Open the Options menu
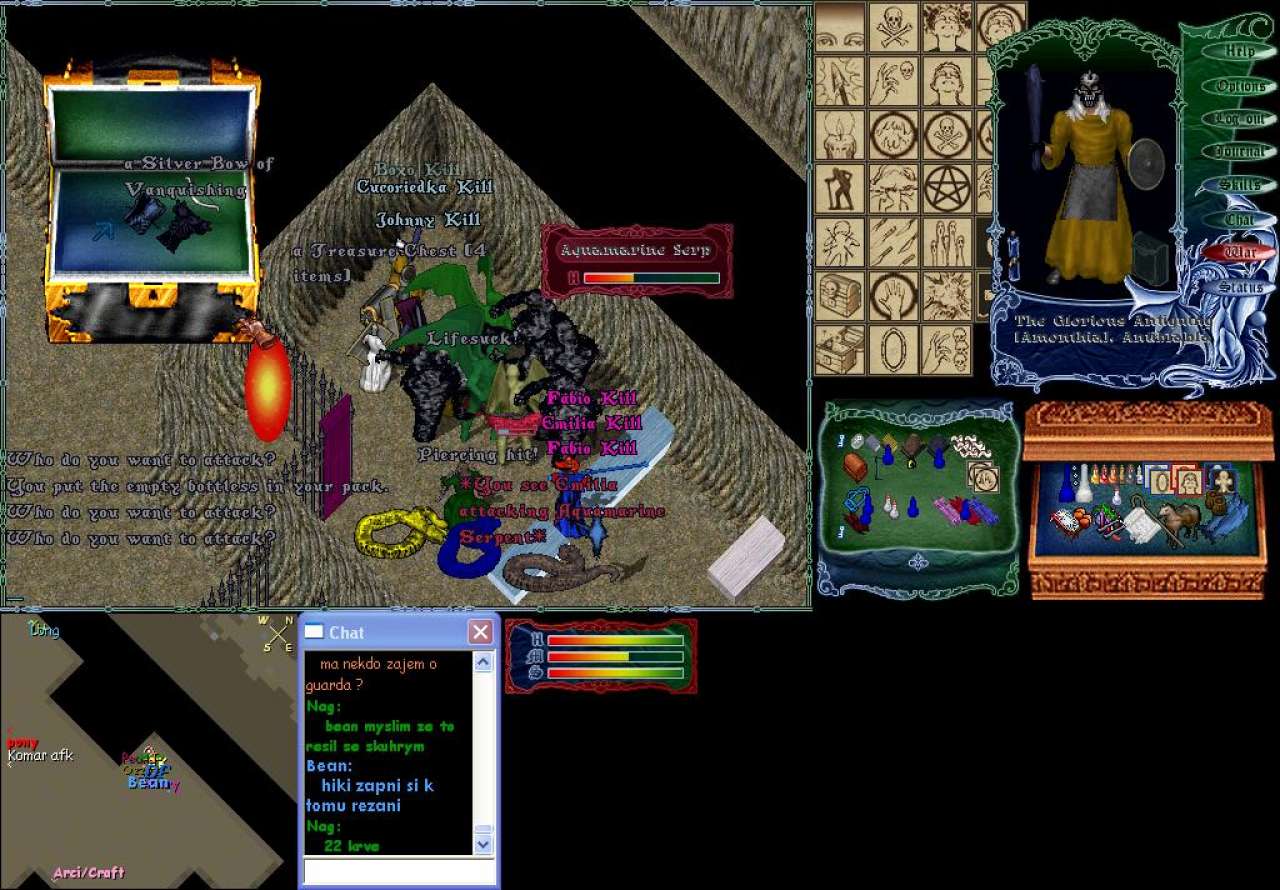 1240,86
